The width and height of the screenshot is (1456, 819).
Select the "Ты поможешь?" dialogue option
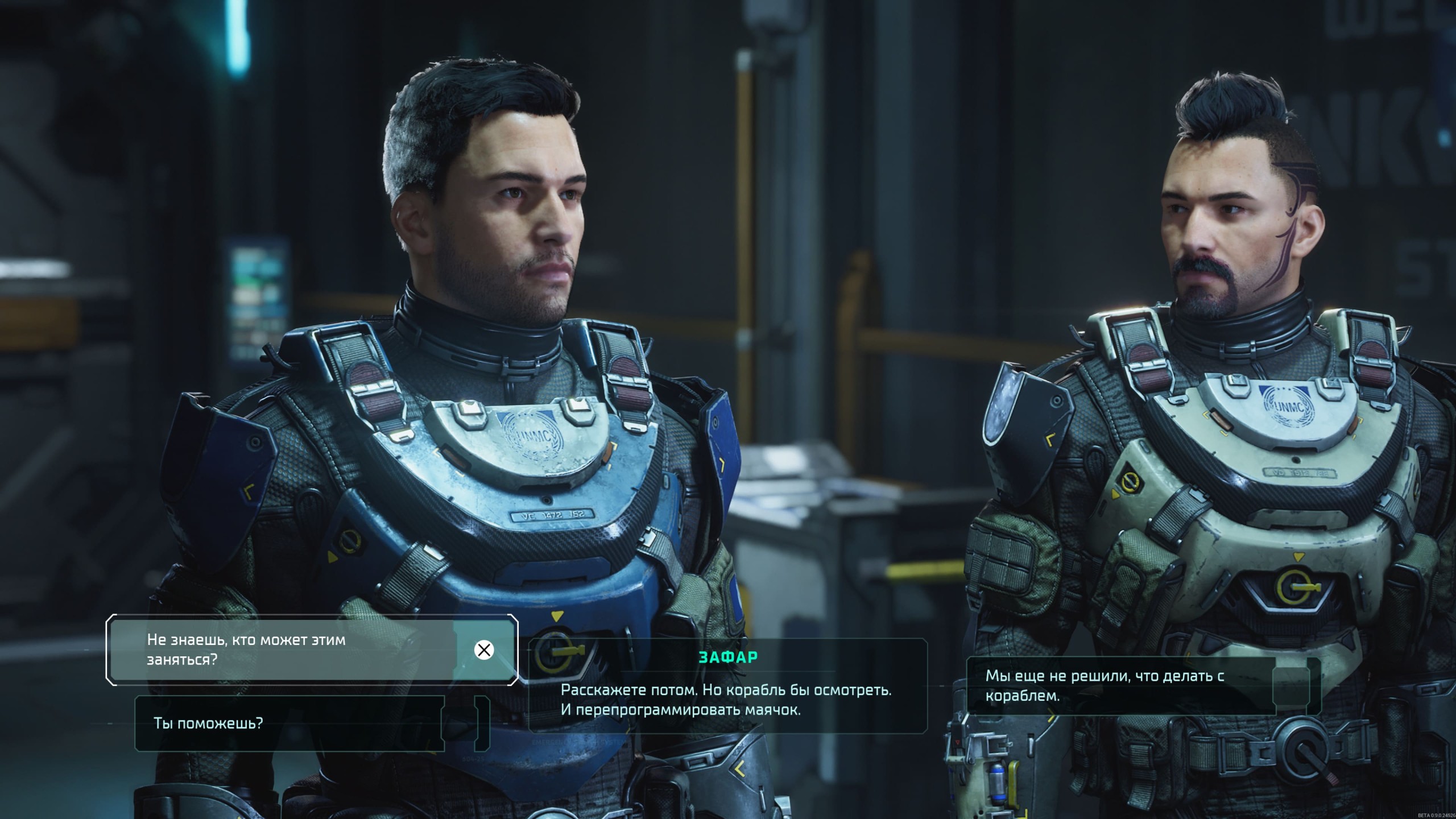click(290, 723)
